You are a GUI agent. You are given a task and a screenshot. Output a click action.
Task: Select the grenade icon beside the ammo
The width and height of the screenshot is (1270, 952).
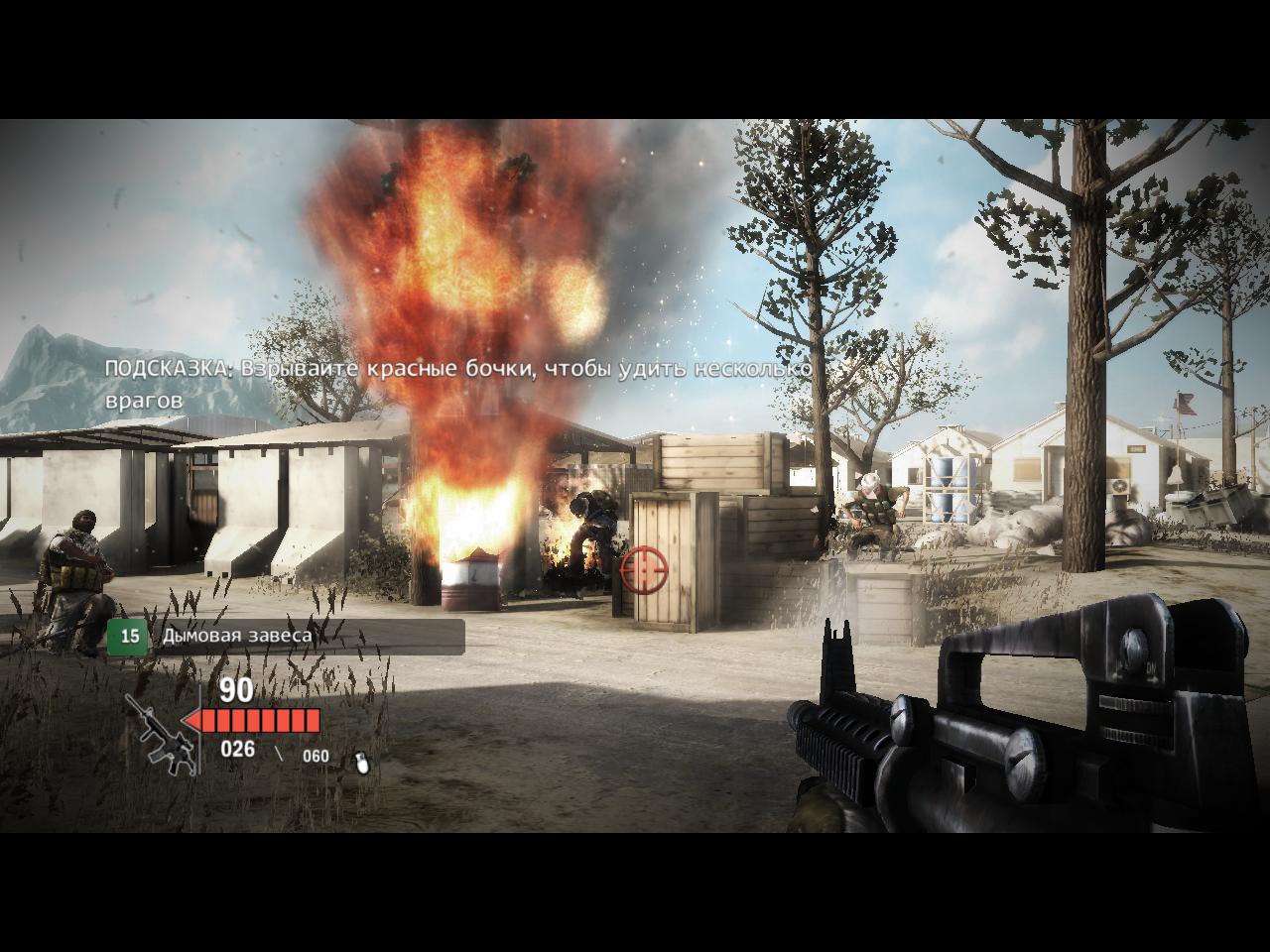pyautogui.click(x=363, y=762)
